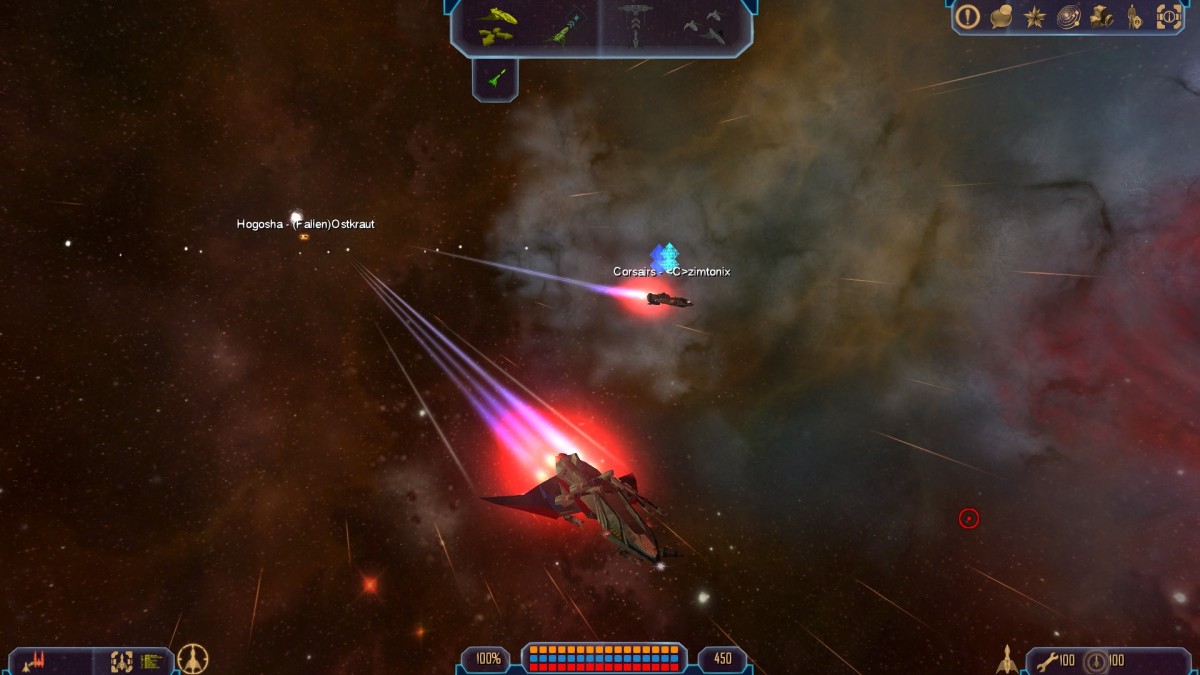Click the small green ship icon tab
This screenshot has width=1200, height=675.
tap(495, 78)
